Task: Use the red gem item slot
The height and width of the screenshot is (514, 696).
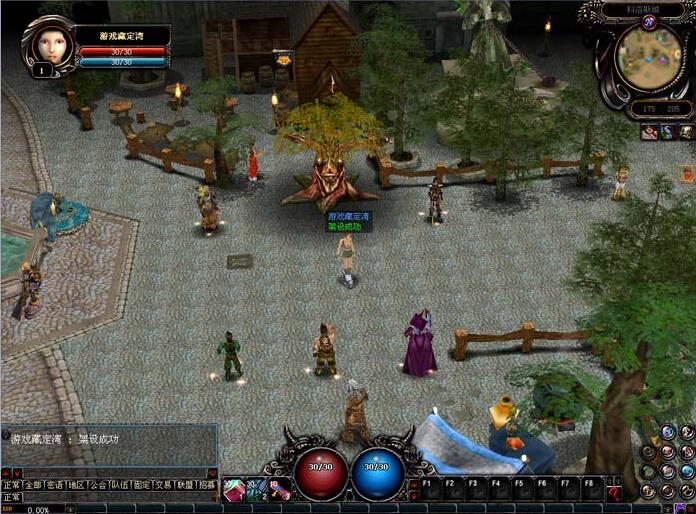Action: click(232, 489)
